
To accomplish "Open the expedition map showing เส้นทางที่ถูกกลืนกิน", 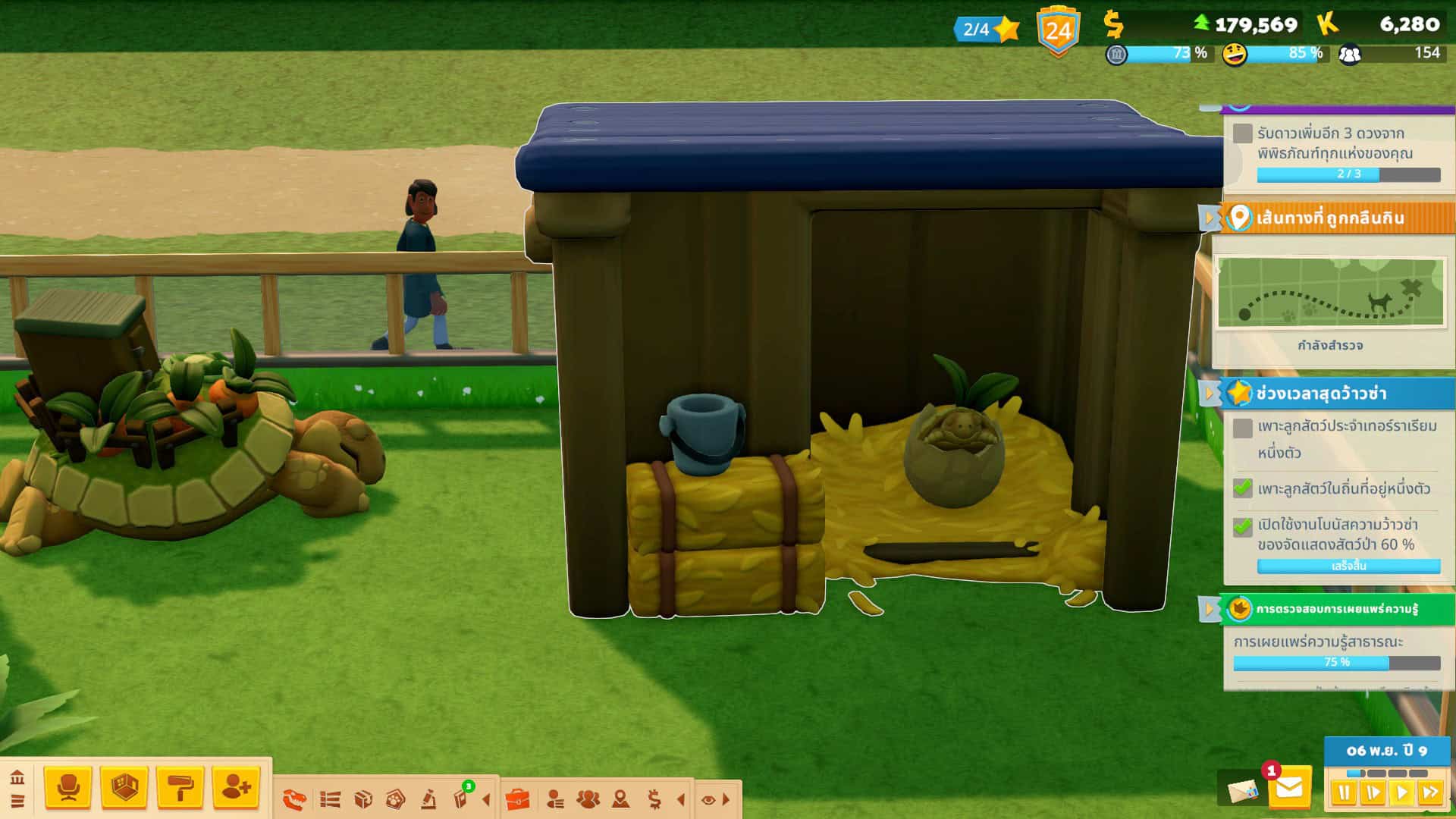I will [x=1330, y=293].
